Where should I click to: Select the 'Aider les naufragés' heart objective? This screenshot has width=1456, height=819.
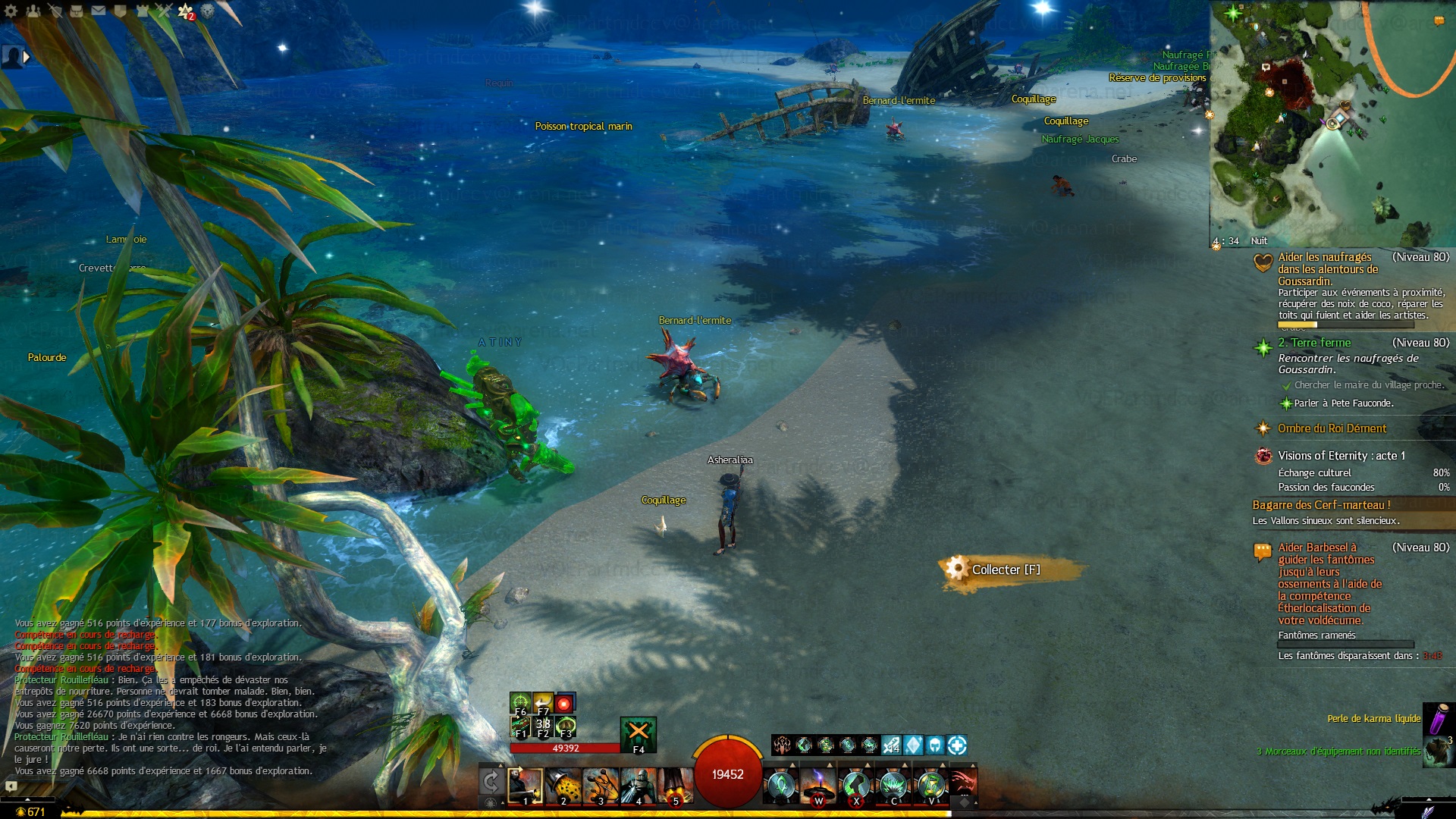click(x=1325, y=257)
